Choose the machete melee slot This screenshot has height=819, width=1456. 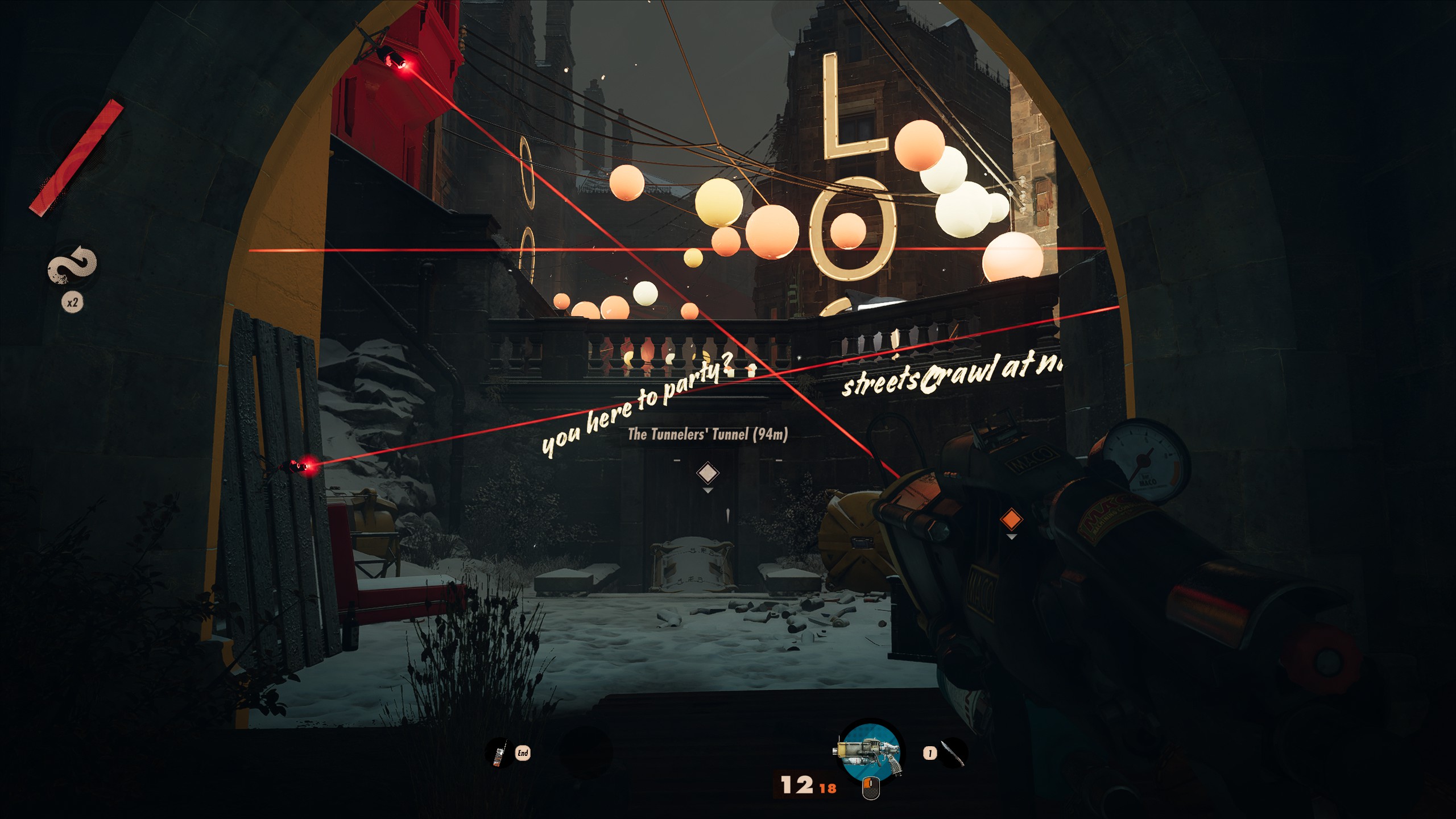(952, 753)
